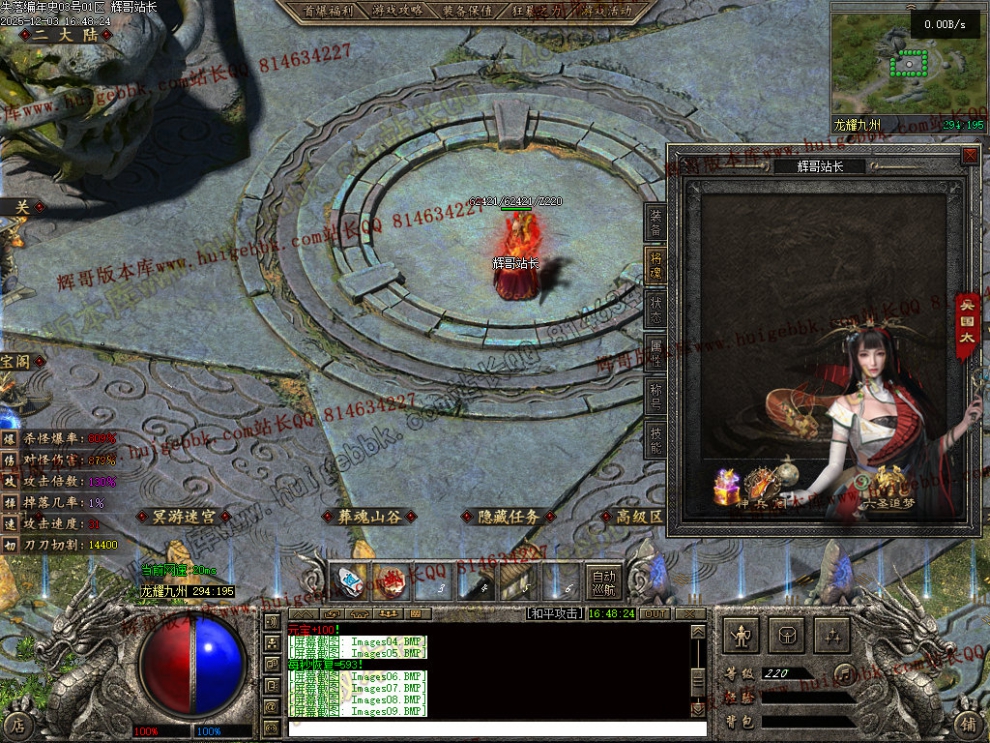
Task: Show the 属性 attributes tab
Action: 656,350
